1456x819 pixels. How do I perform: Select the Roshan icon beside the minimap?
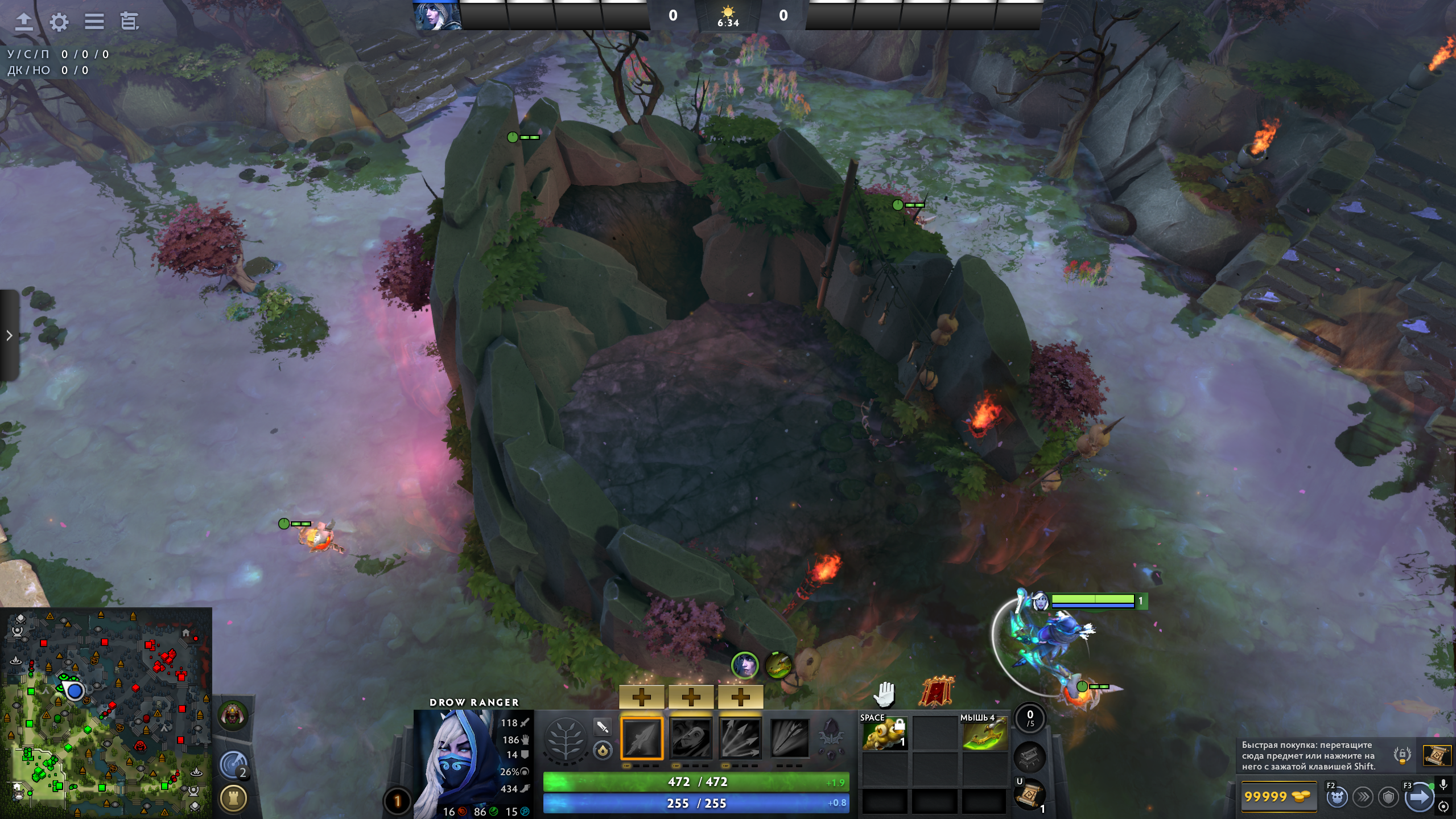click(x=233, y=715)
